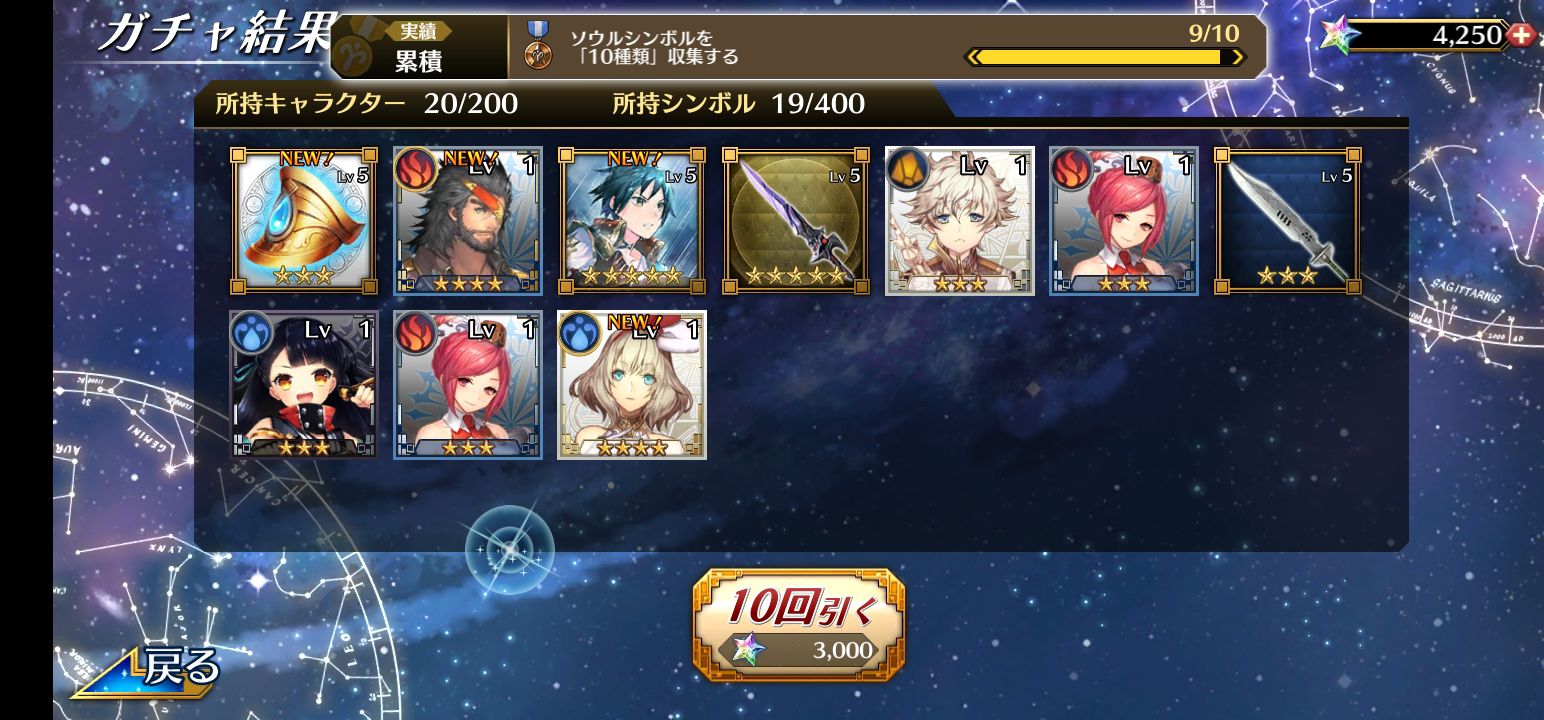Viewport: 1544px width, 720px height.
Task: View the eyepatch bearded man character card
Action: point(468,221)
